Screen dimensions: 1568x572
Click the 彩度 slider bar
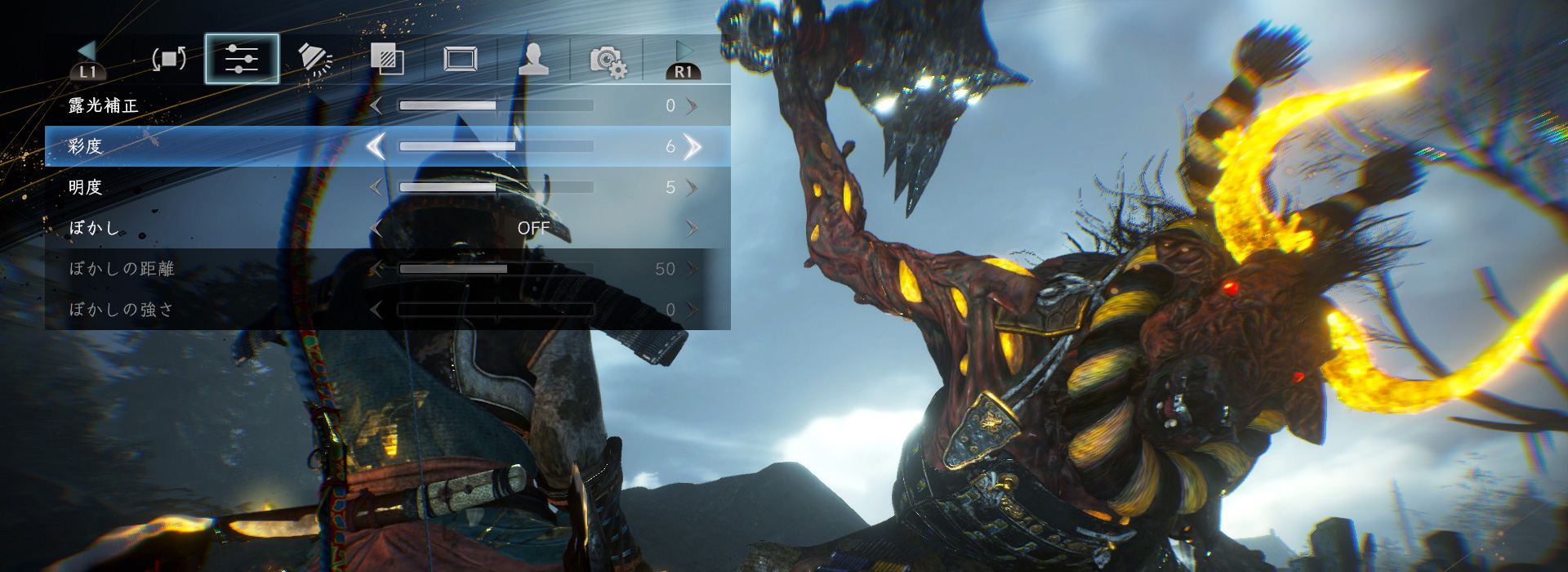pos(496,146)
